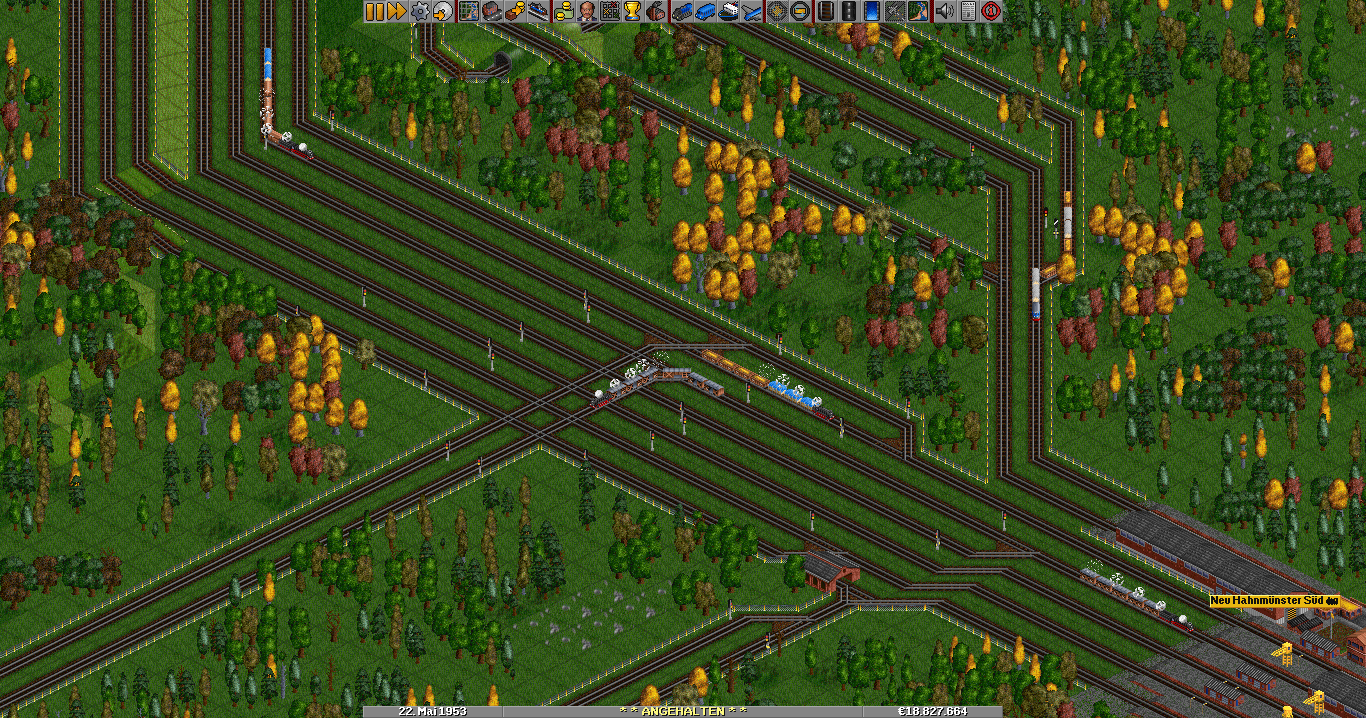Open company info via manager portrait
1366x718 pixels.
click(586, 11)
